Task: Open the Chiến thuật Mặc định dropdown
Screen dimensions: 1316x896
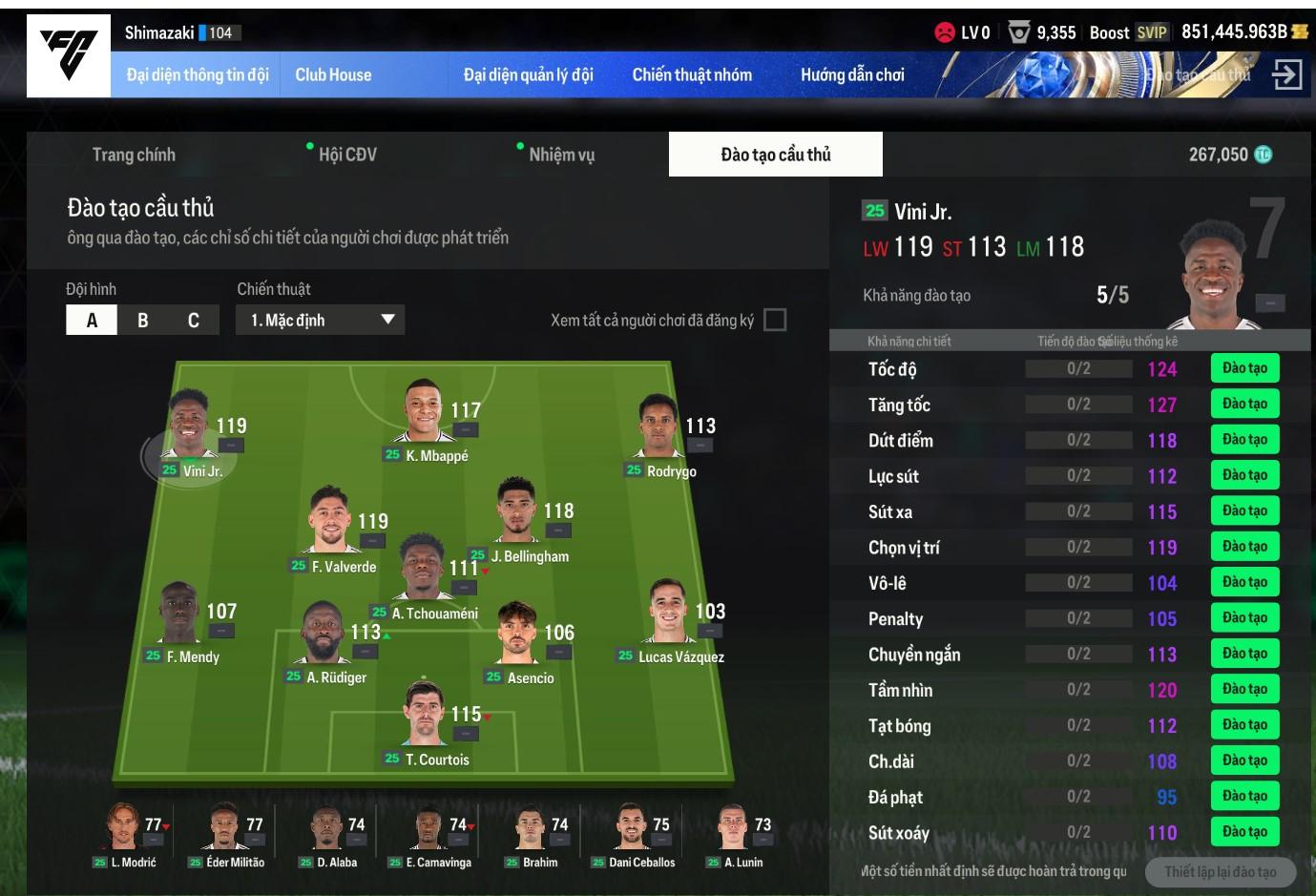Action: [x=321, y=321]
